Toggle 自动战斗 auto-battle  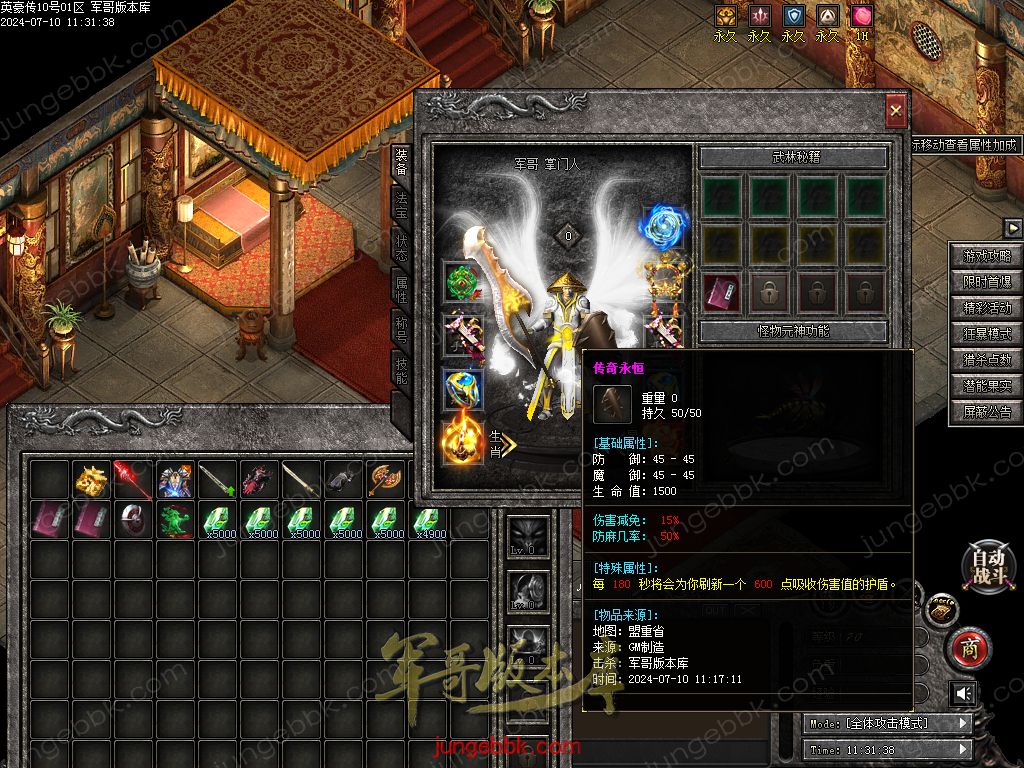(x=987, y=566)
